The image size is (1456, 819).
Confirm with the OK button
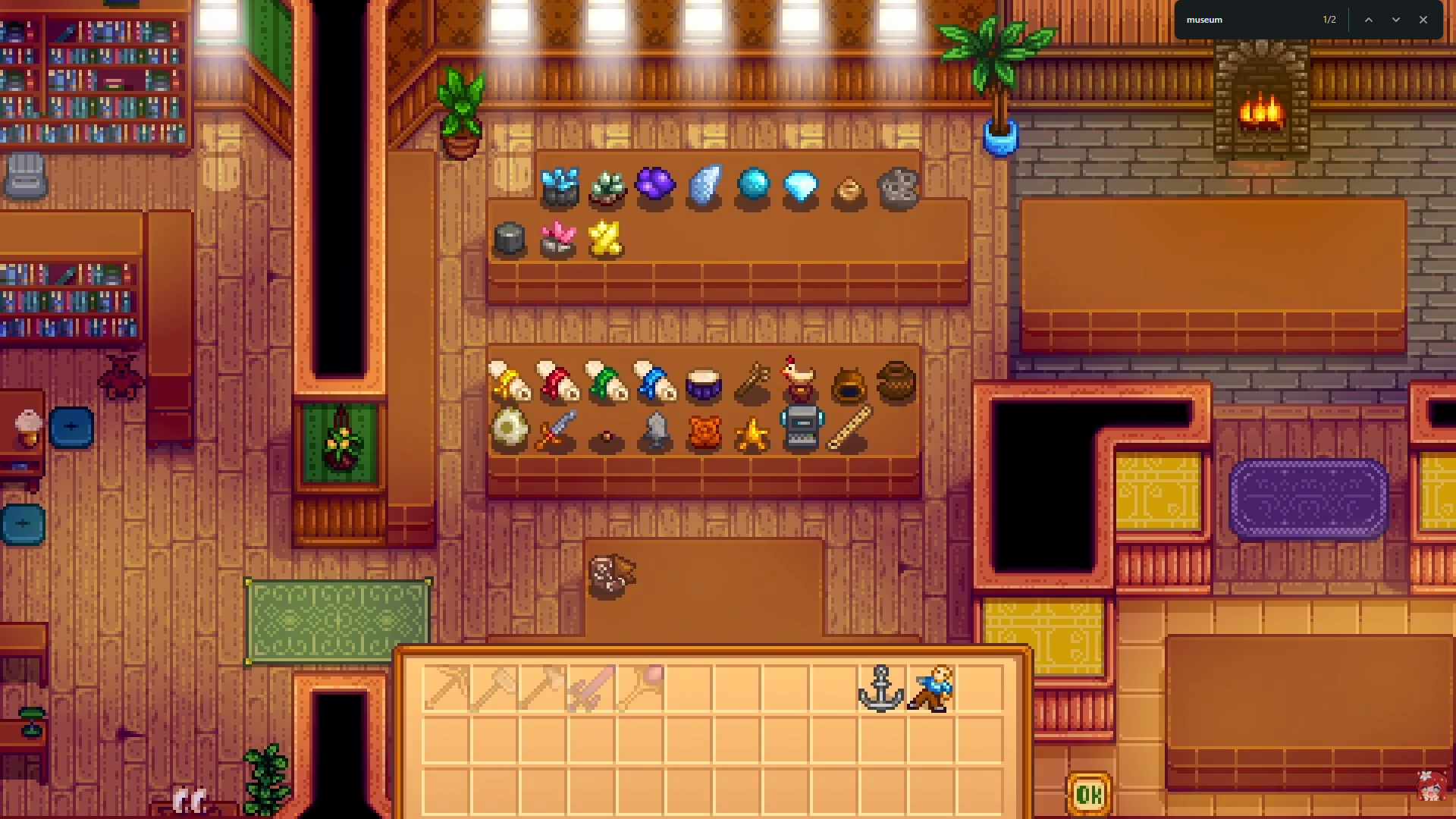(x=1089, y=794)
